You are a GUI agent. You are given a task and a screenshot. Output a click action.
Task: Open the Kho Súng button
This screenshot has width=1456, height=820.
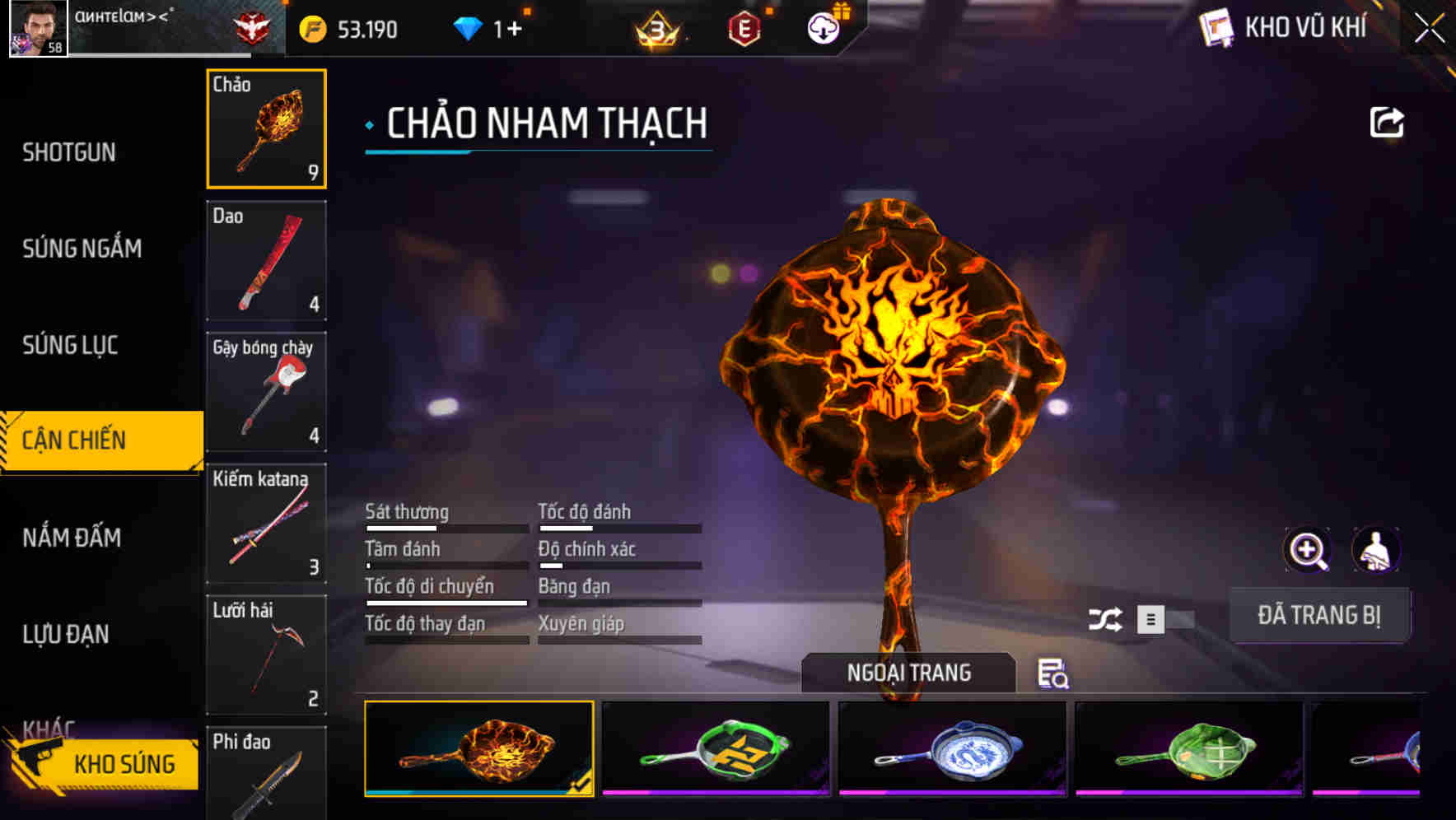pos(124,763)
